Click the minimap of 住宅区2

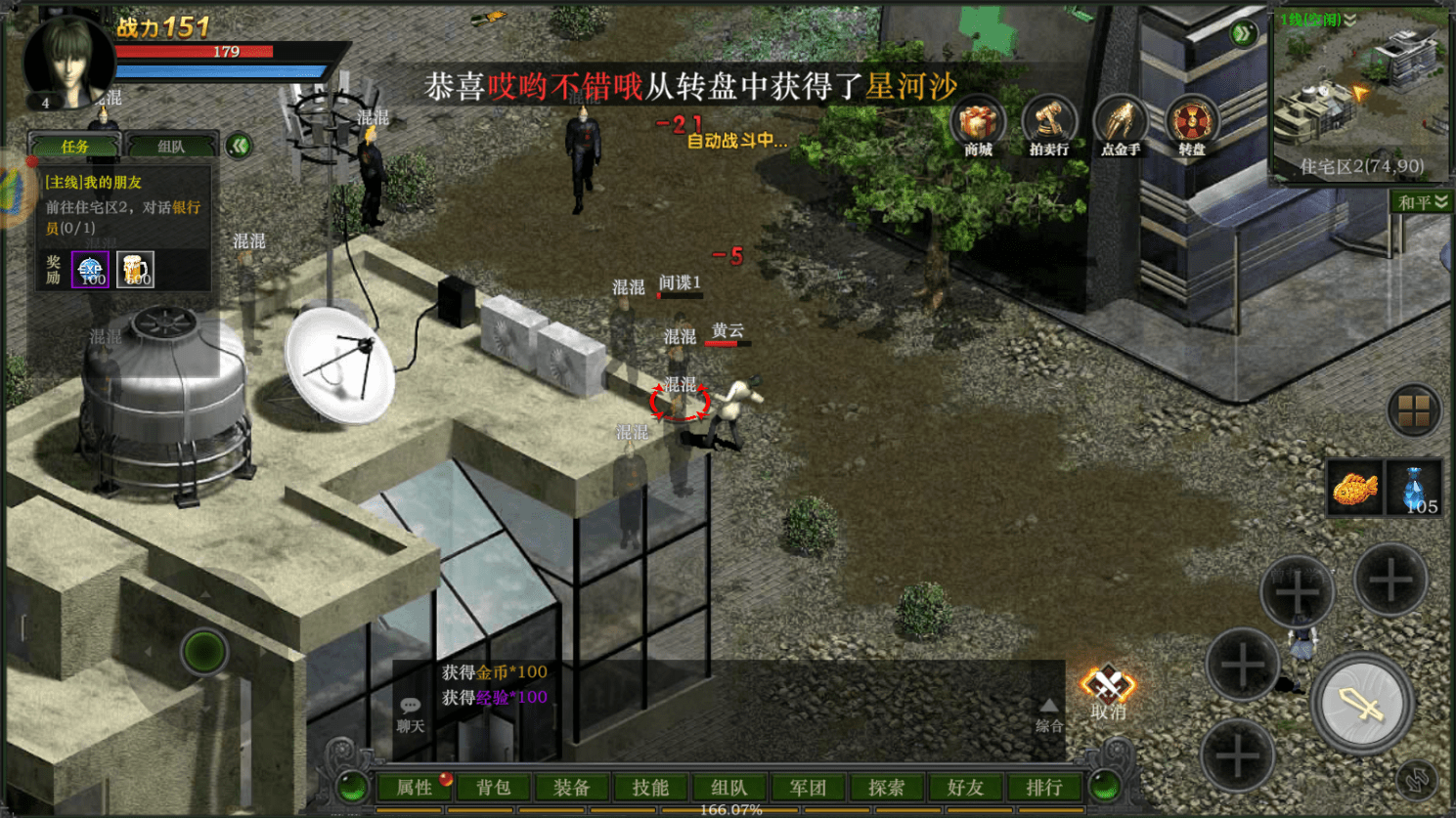[x=1361, y=93]
